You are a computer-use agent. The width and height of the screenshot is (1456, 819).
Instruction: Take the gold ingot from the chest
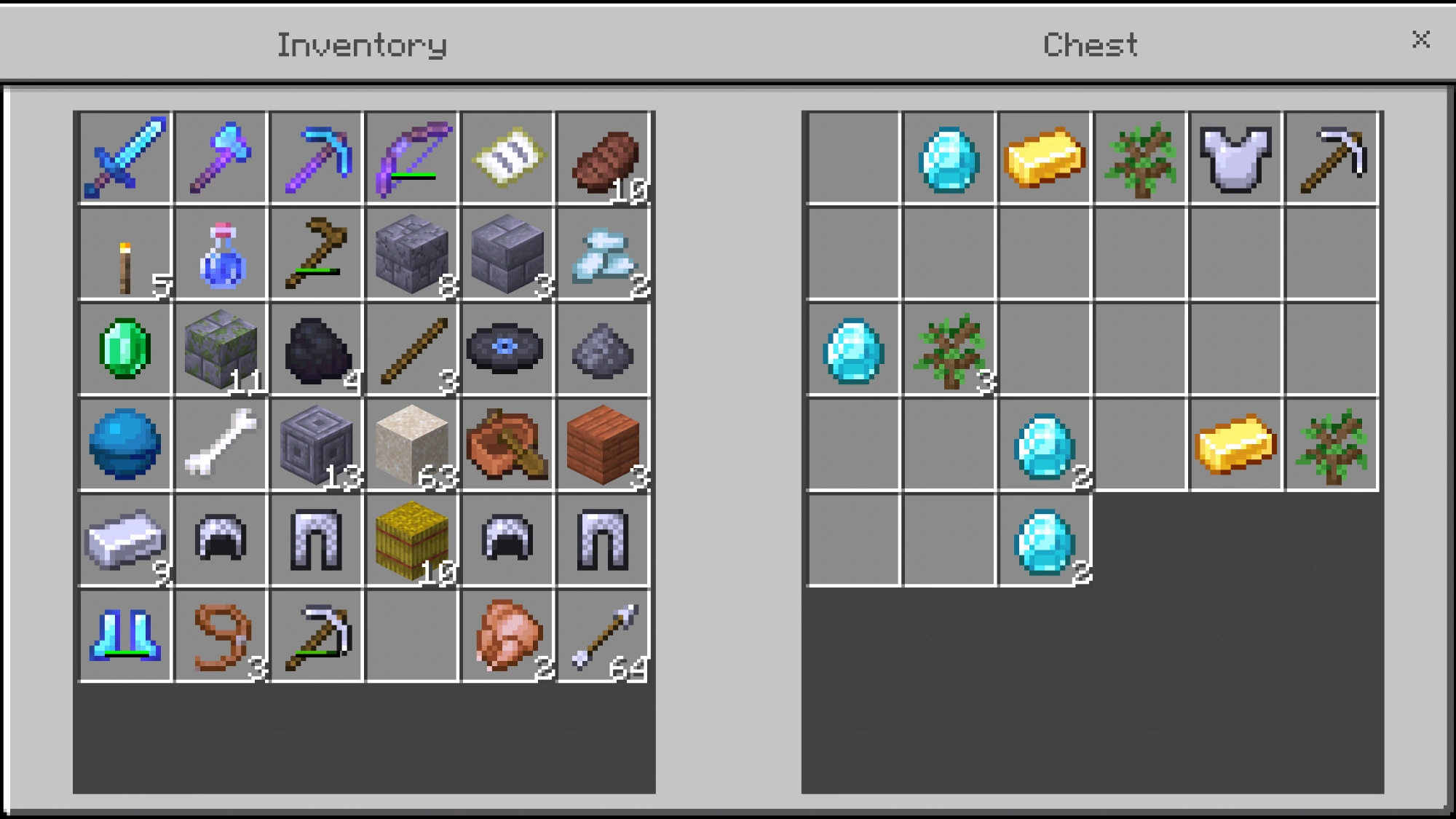point(1045,157)
